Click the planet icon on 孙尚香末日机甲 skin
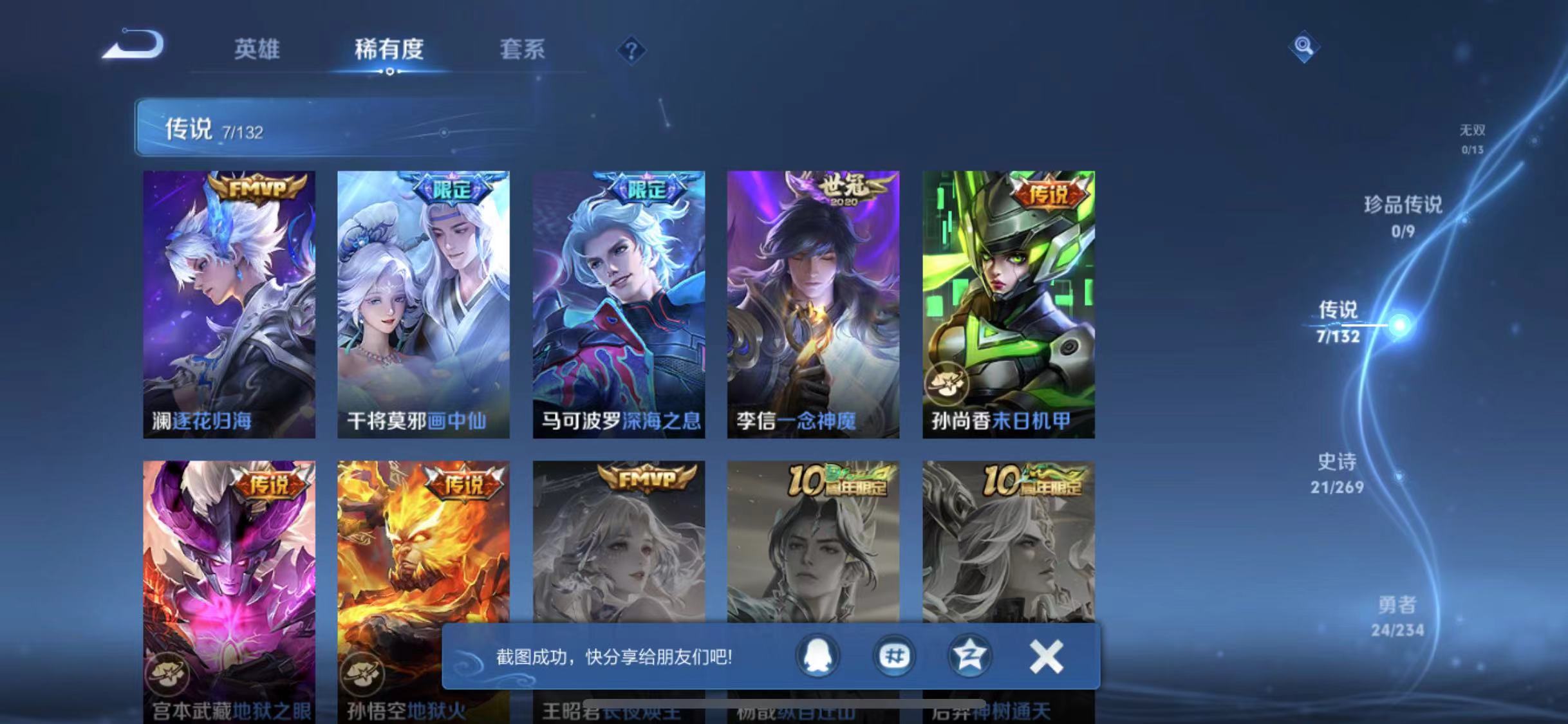This screenshot has height=724, width=1568. [x=946, y=382]
